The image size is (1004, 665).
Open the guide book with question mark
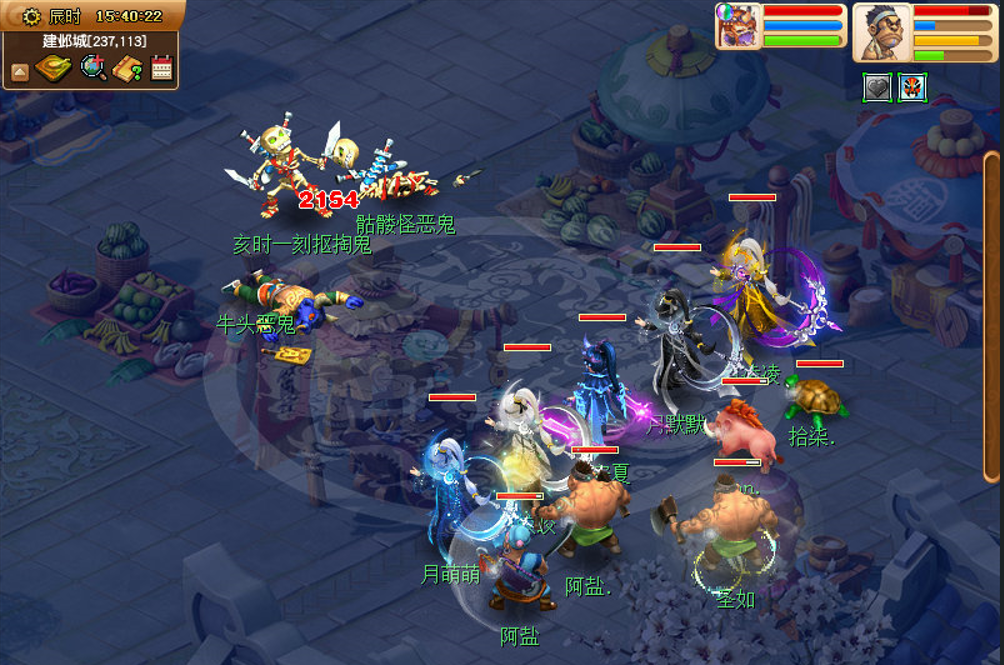point(128,69)
